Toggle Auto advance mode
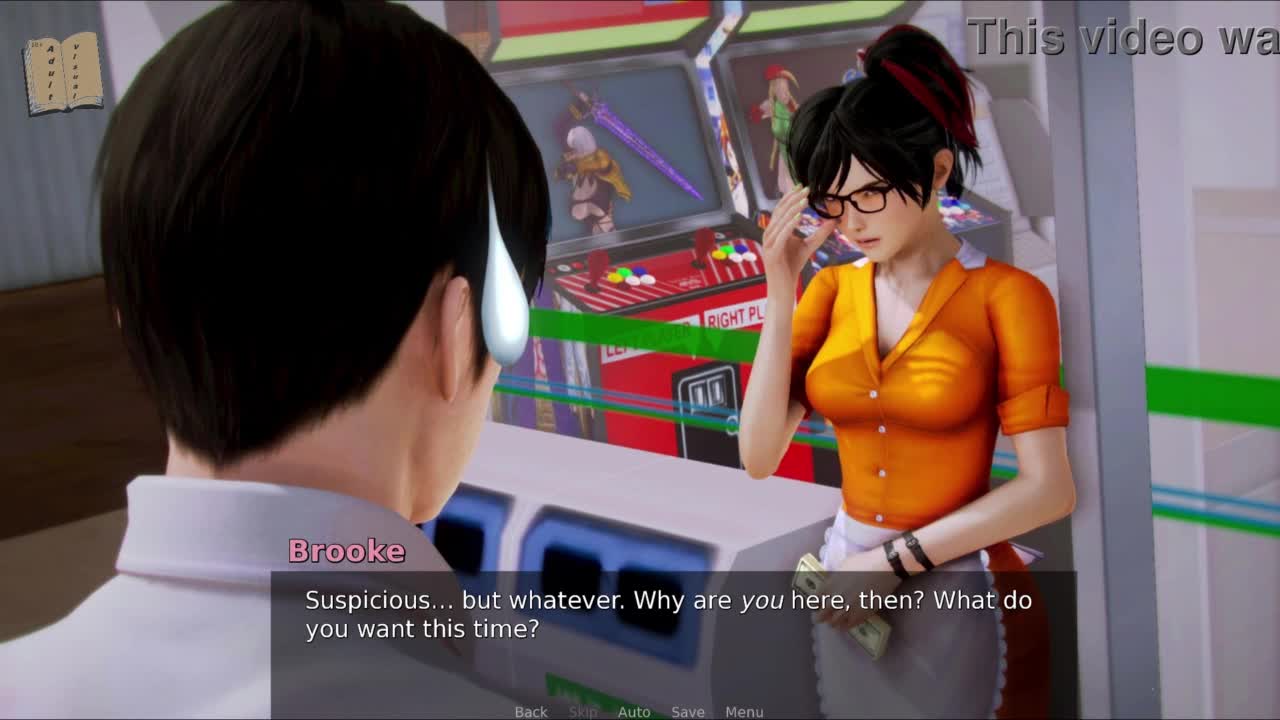Screen dimensions: 1280x720 [634, 712]
